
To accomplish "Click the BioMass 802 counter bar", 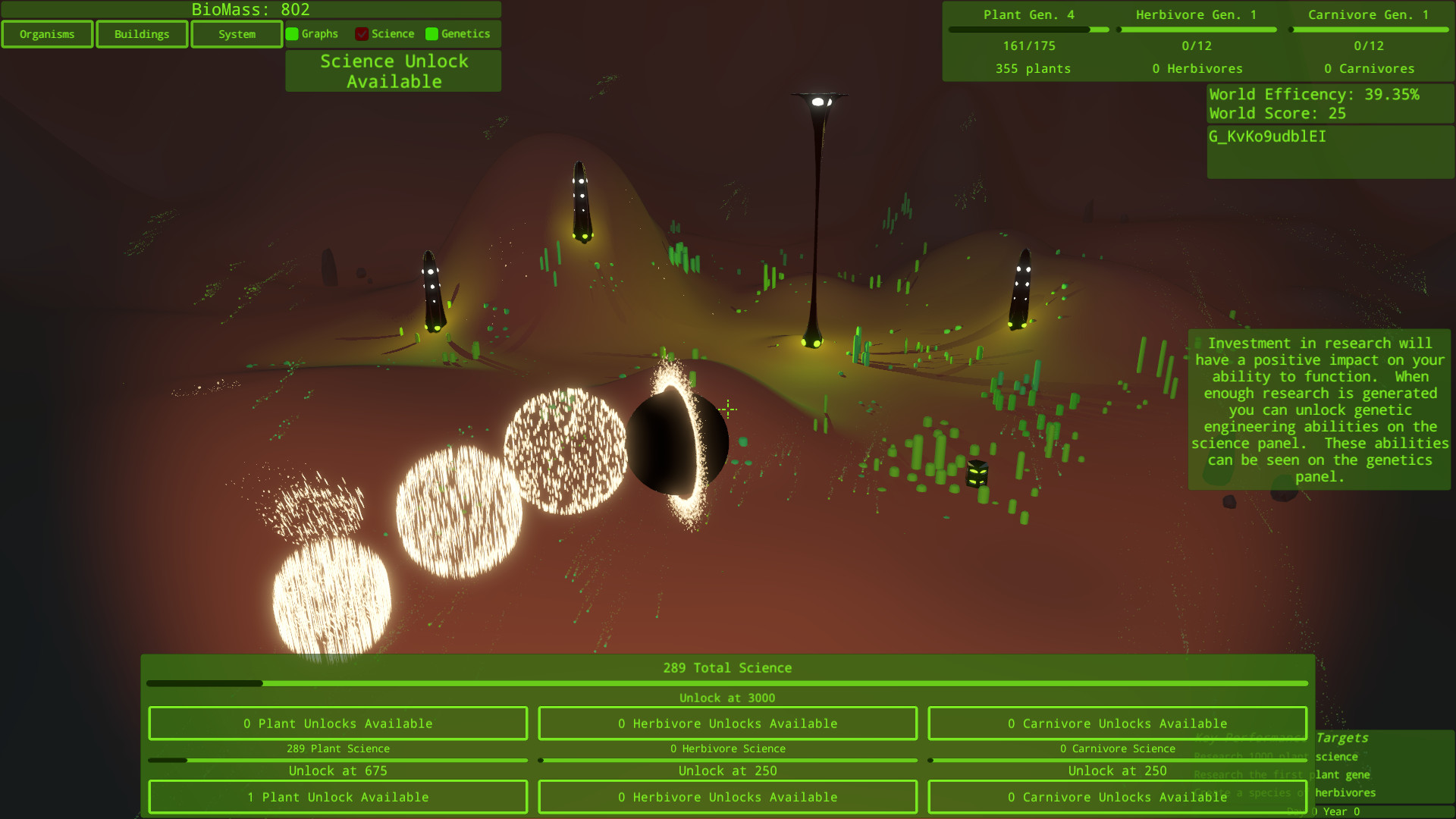I will click(251, 10).
